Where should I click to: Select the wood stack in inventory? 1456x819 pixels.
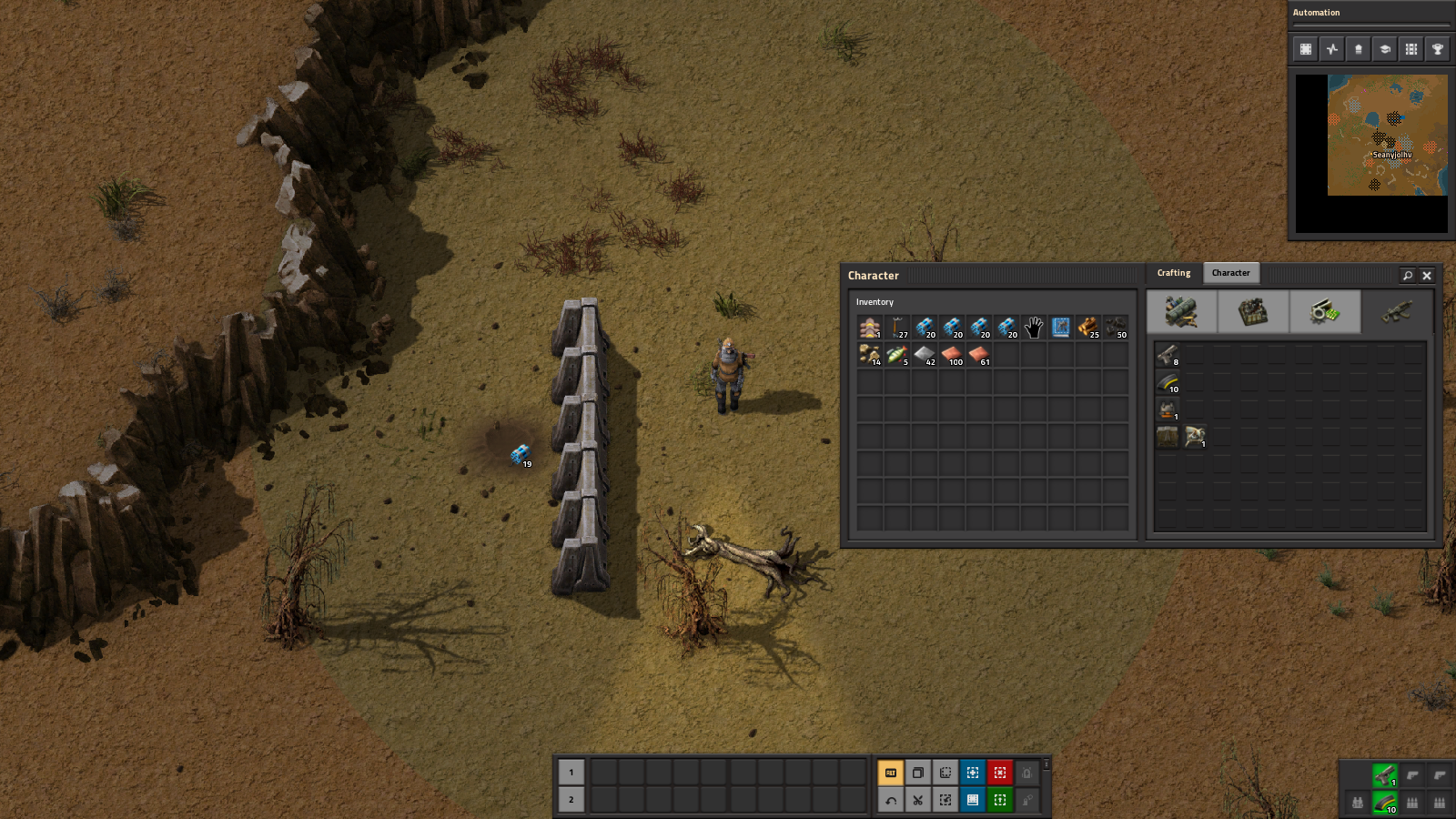(1088, 328)
